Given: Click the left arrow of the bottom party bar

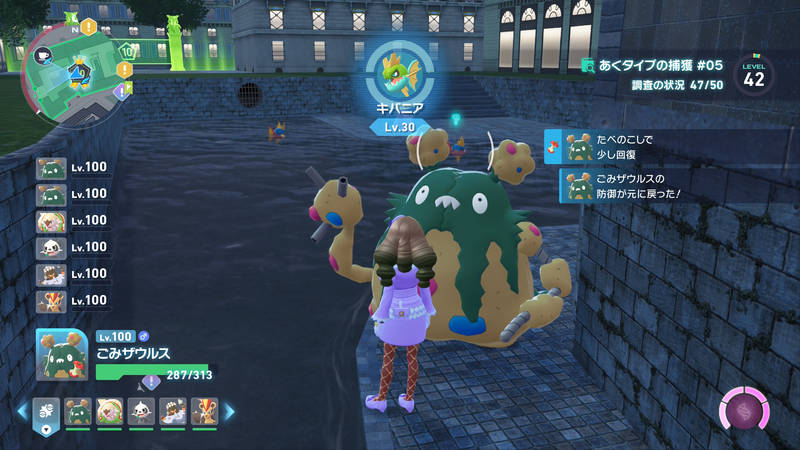Looking at the screenshot, I should [22, 410].
